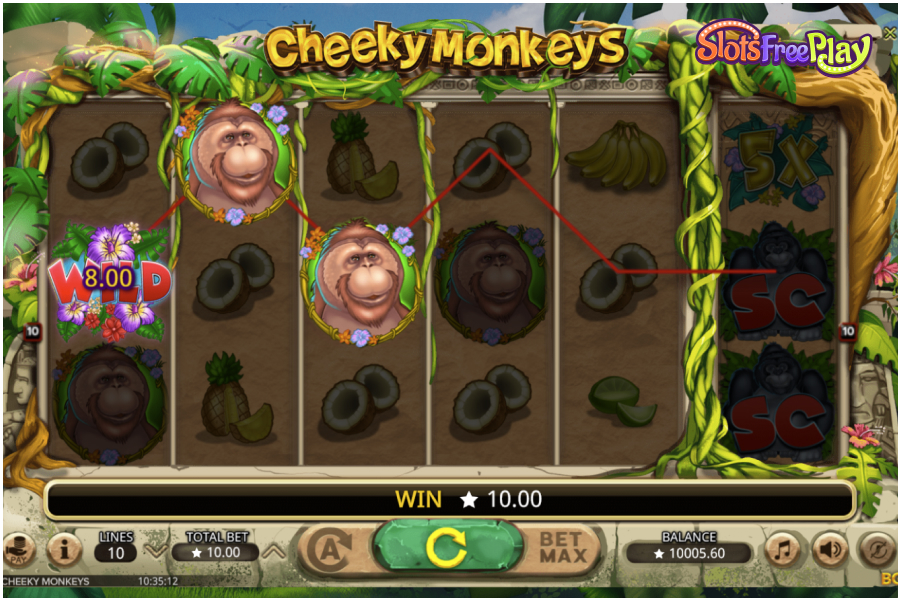Open the info screen
This screenshot has width=900, height=600.
point(65,549)
